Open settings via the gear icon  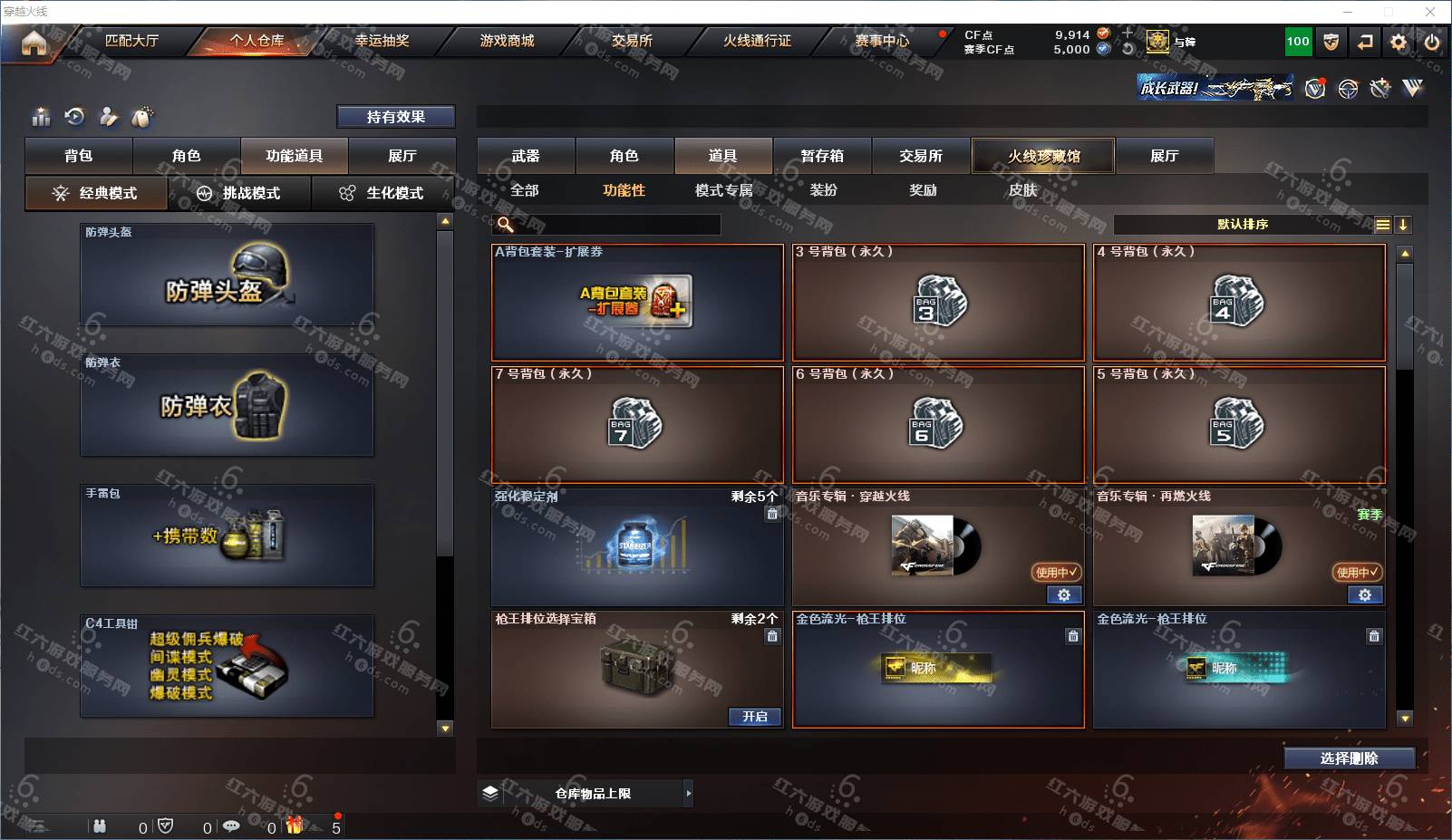point(1399,42)
